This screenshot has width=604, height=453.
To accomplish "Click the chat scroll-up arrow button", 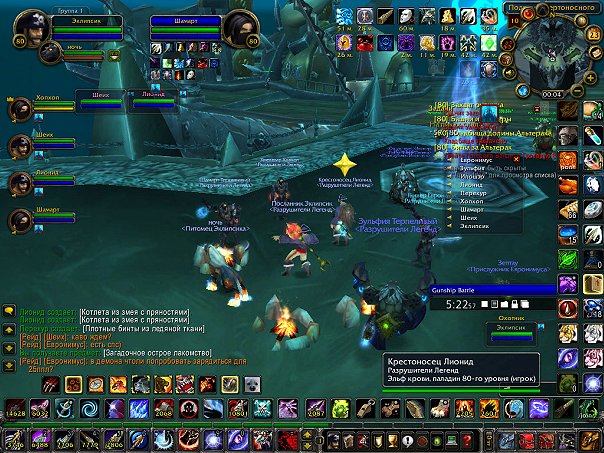I will [7, 328].
